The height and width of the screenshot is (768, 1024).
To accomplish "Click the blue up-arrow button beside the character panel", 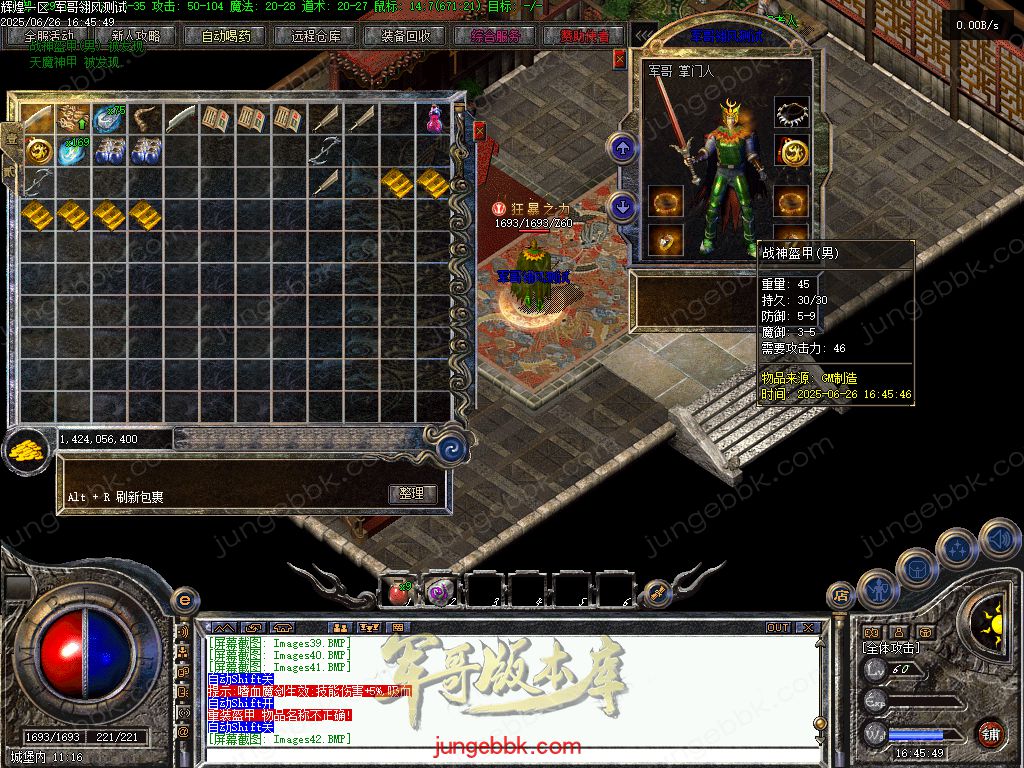I will (x=623, y=149).
